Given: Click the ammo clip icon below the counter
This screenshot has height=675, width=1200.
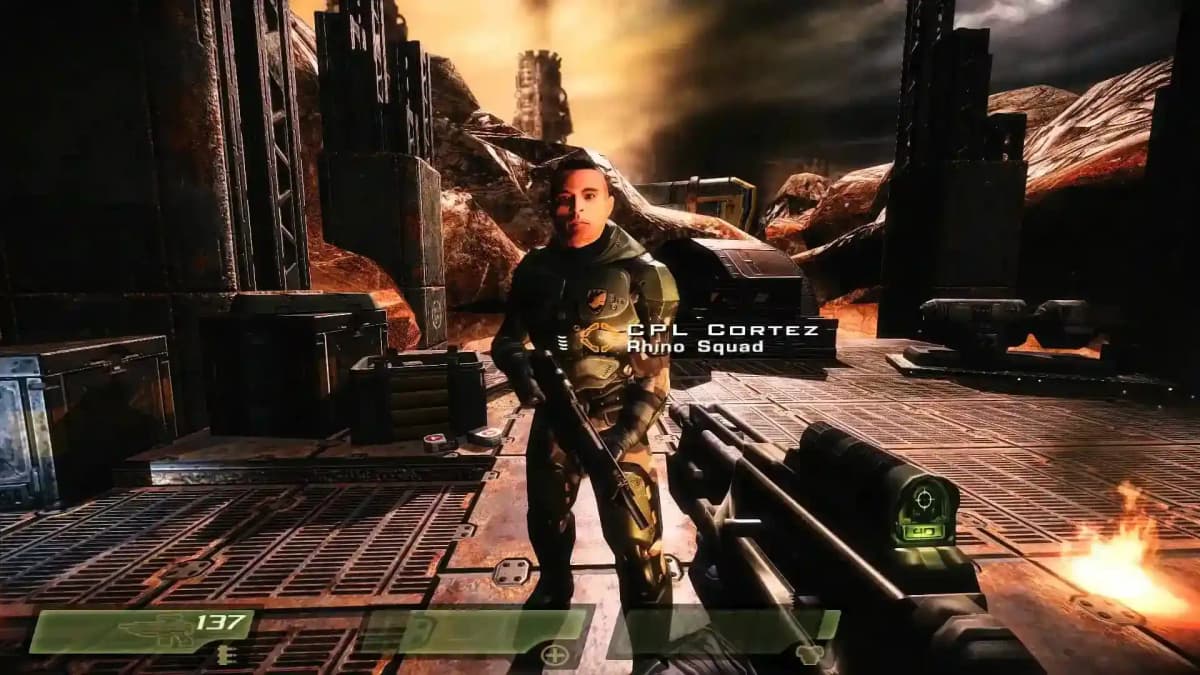Looking at the screenshot, I should [221, 656].
